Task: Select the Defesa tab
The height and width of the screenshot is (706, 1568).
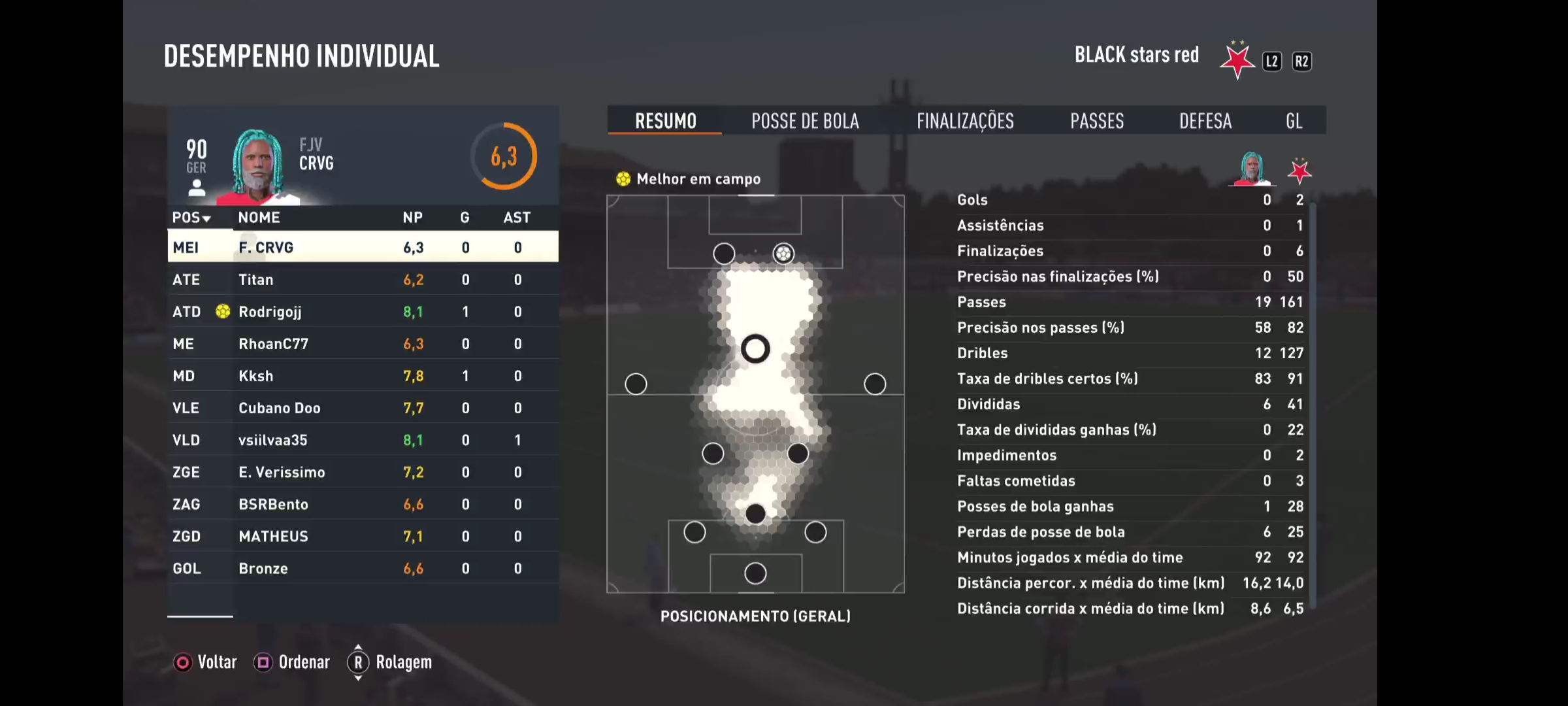Action: click(x=1205, y=121)
